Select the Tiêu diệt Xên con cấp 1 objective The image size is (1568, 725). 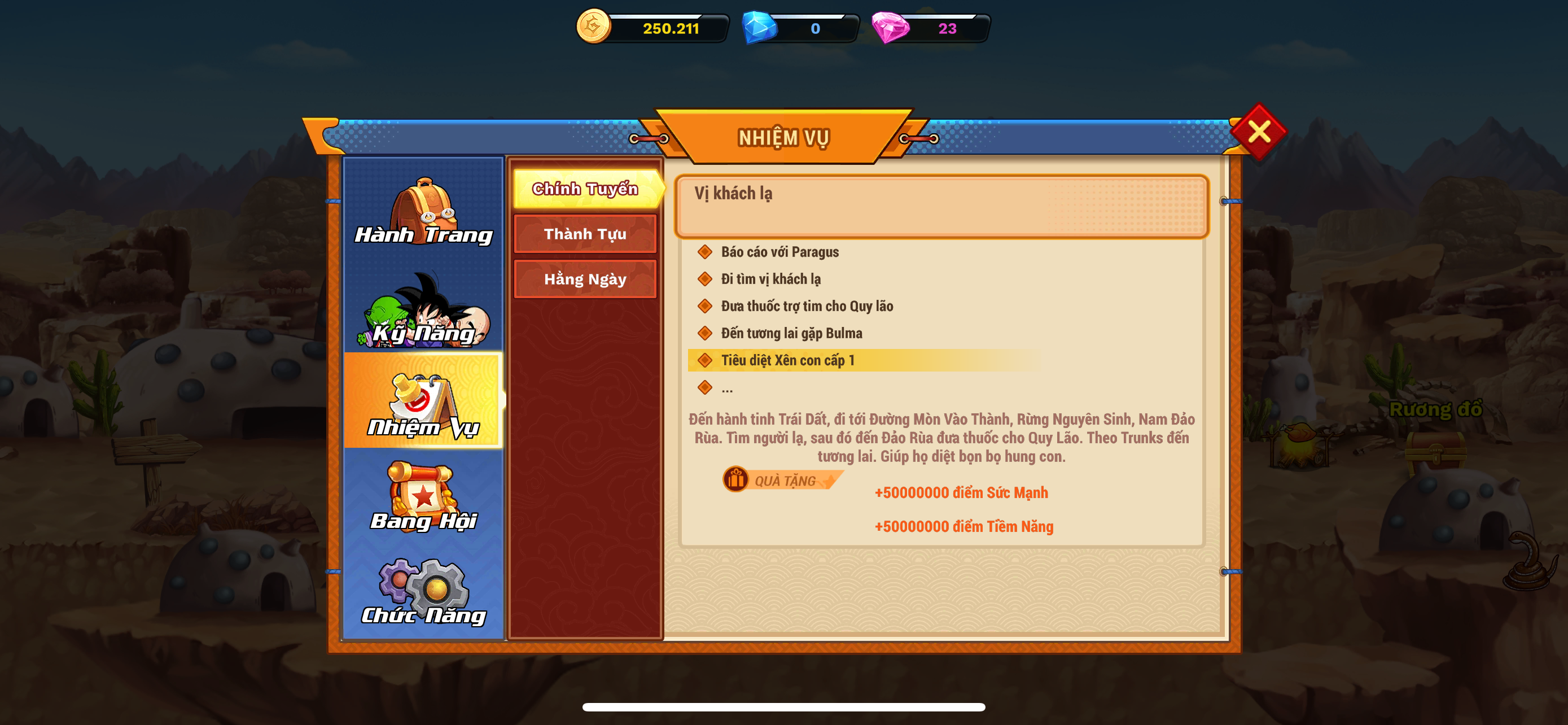787,360
